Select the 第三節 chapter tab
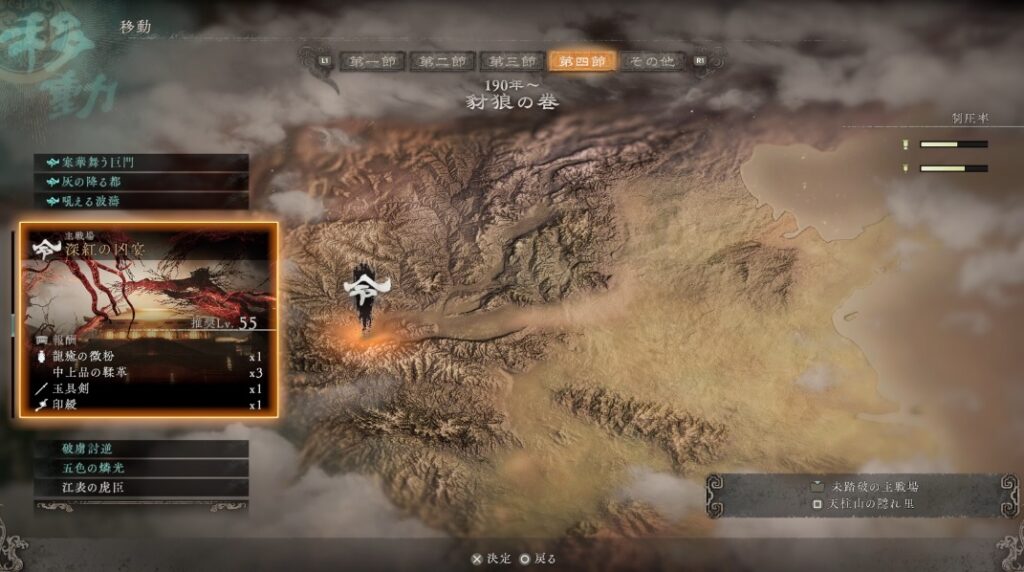 tap(512, 61)
